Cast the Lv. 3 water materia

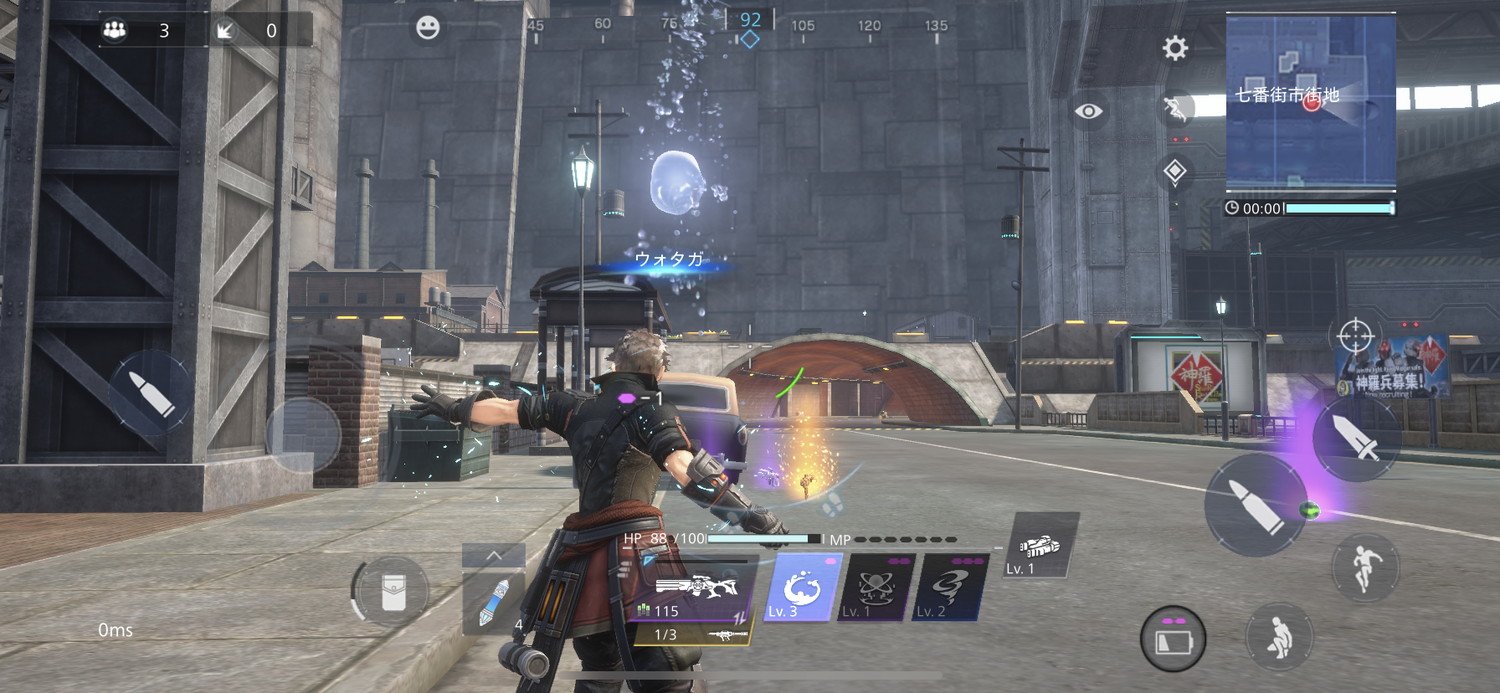pos(802,588)
